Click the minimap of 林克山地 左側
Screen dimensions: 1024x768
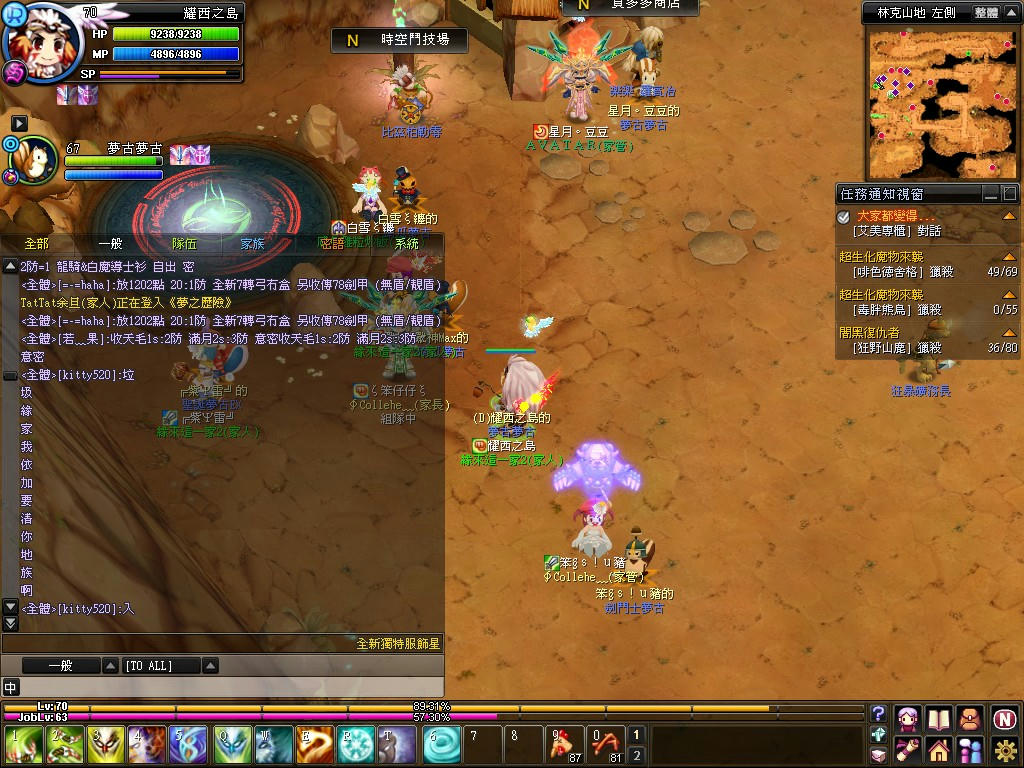[x=942, y=103]
